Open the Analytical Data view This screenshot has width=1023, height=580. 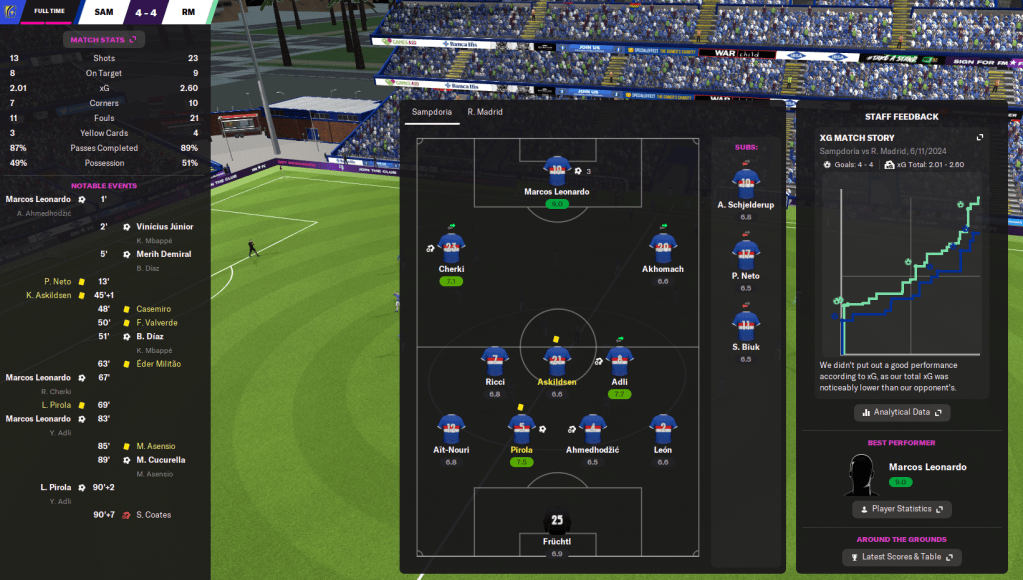(901, 412)
